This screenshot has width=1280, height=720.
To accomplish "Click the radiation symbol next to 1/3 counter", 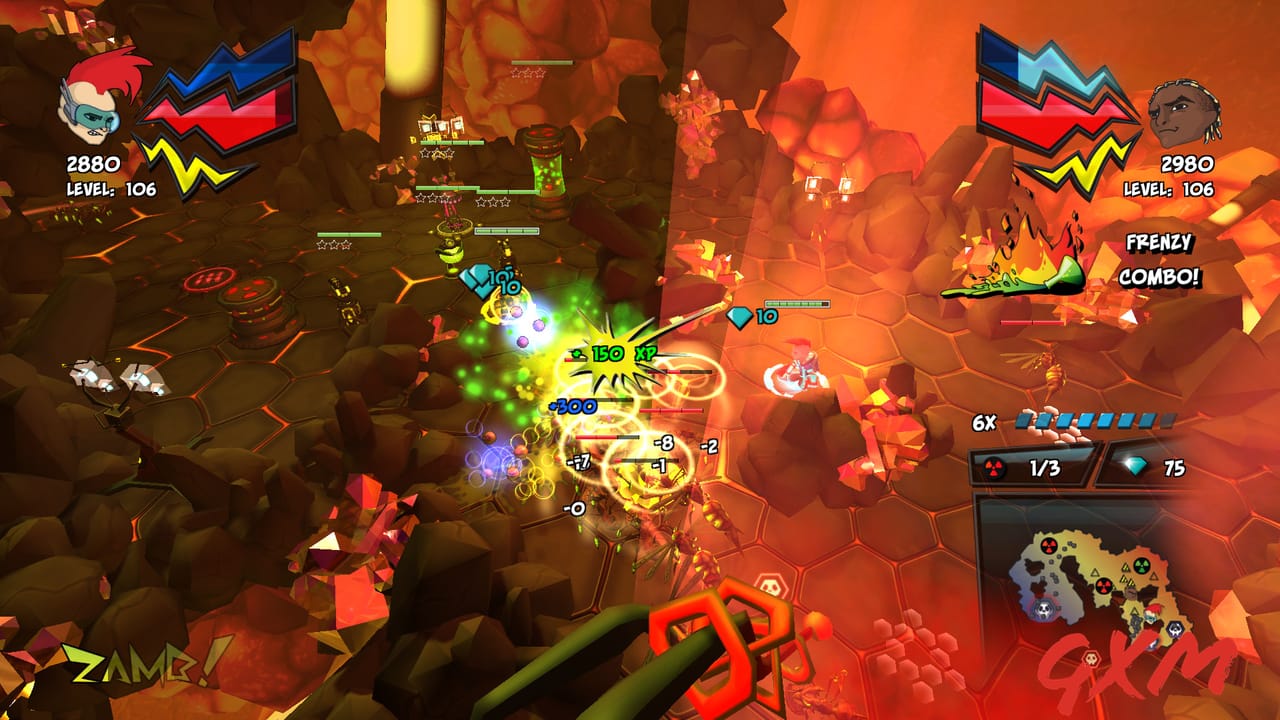I will (993, 466).
